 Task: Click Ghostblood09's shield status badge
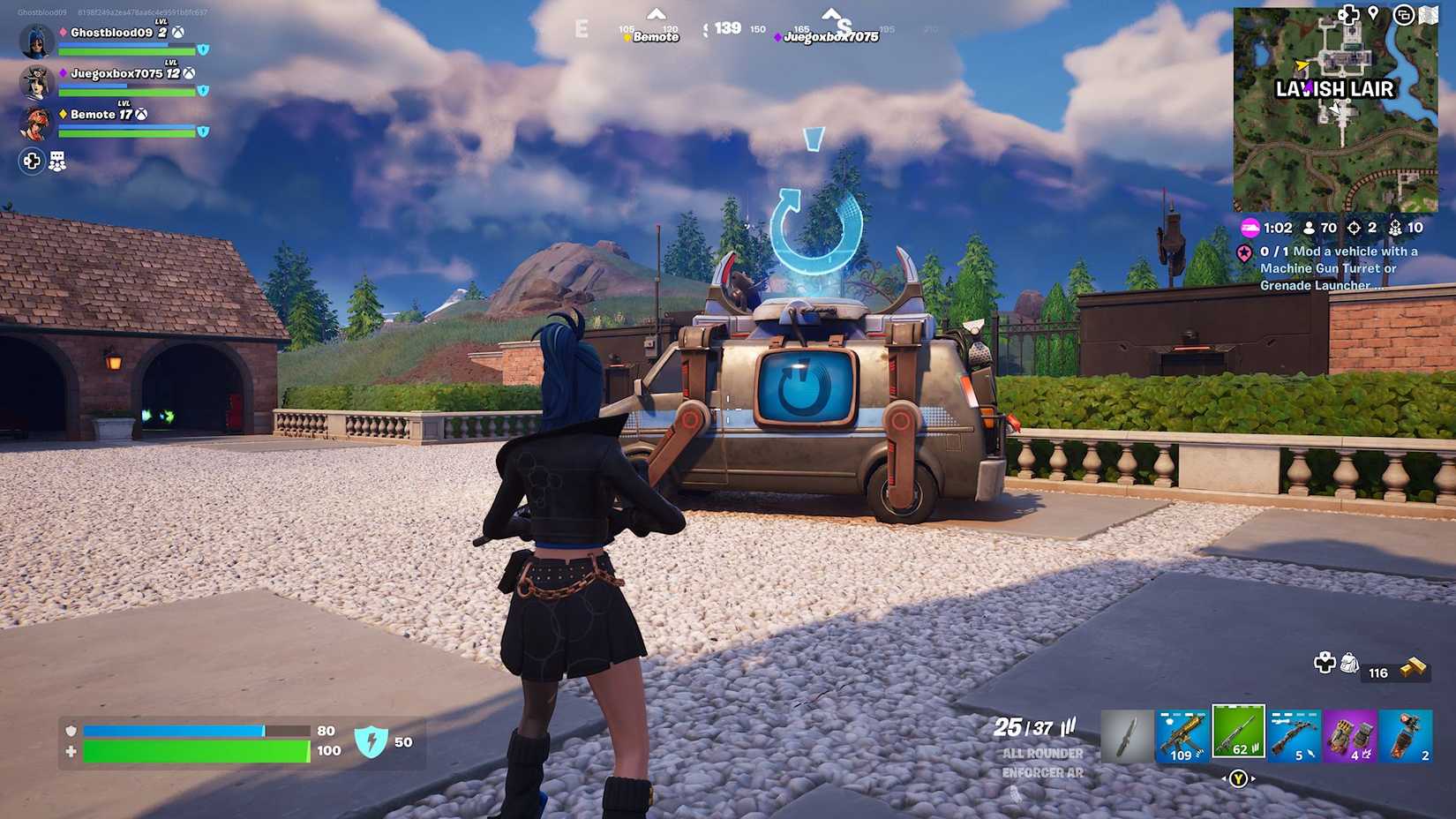[x=205, y=49]
